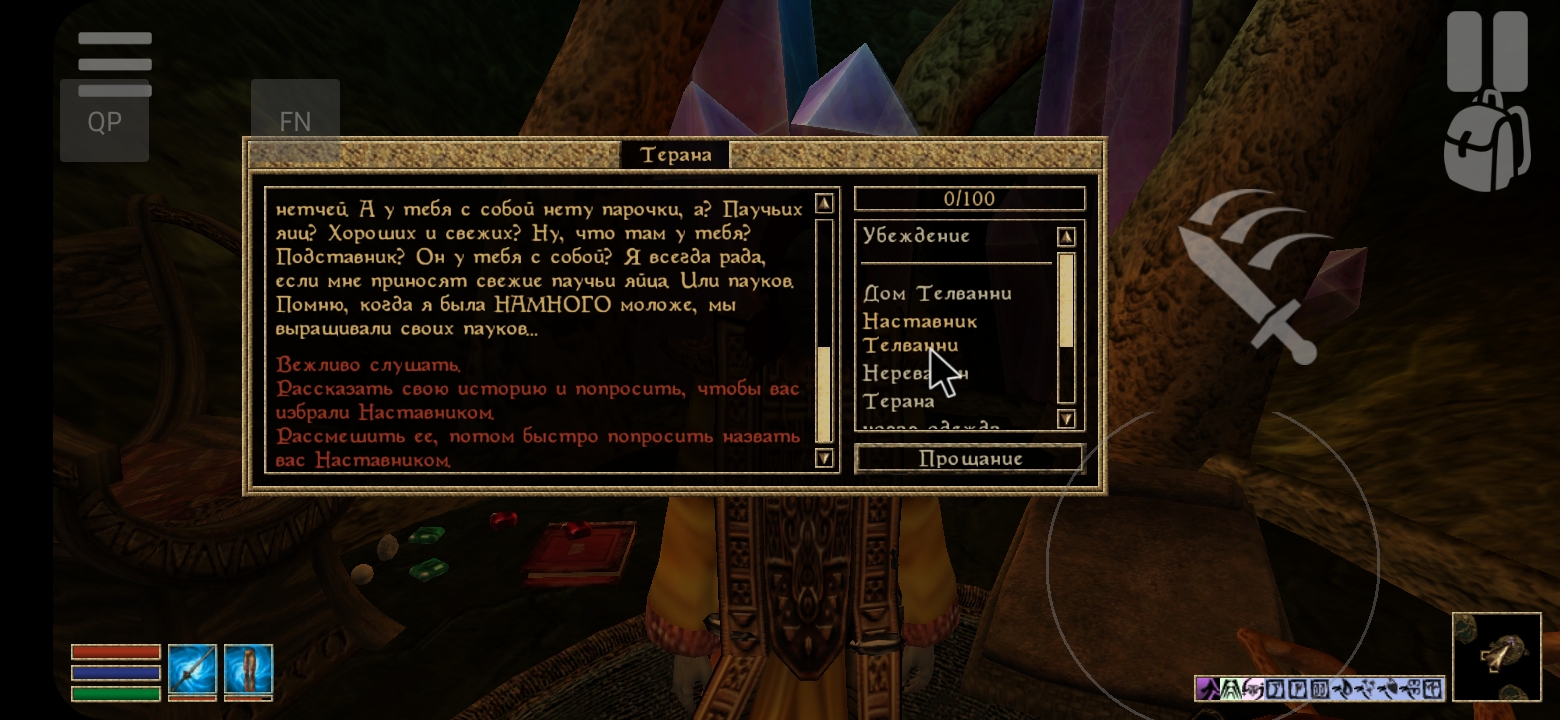Open the backpack inventory icon
Image resolution: width=1560 pixels, height=720 pixels.
(x=1487, y=142)
